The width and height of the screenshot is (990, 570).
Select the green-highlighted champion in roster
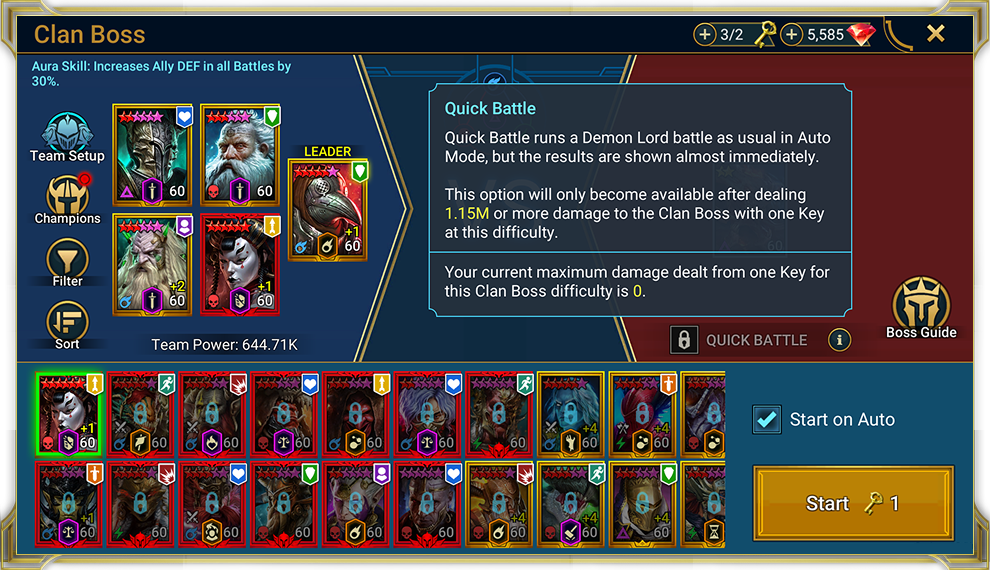pos(70,413)
